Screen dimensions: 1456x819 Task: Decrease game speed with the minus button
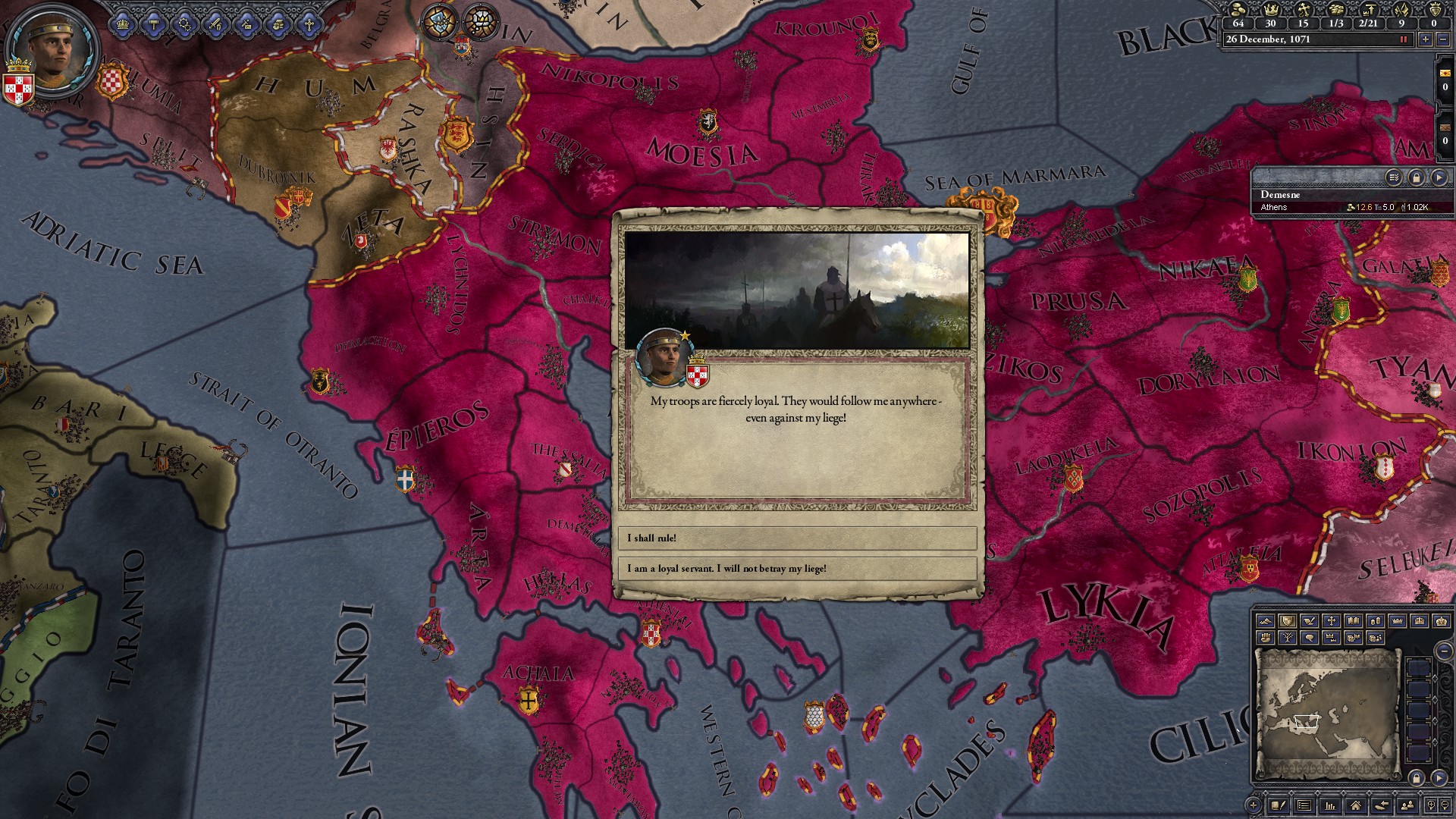tap(1443, 39)
